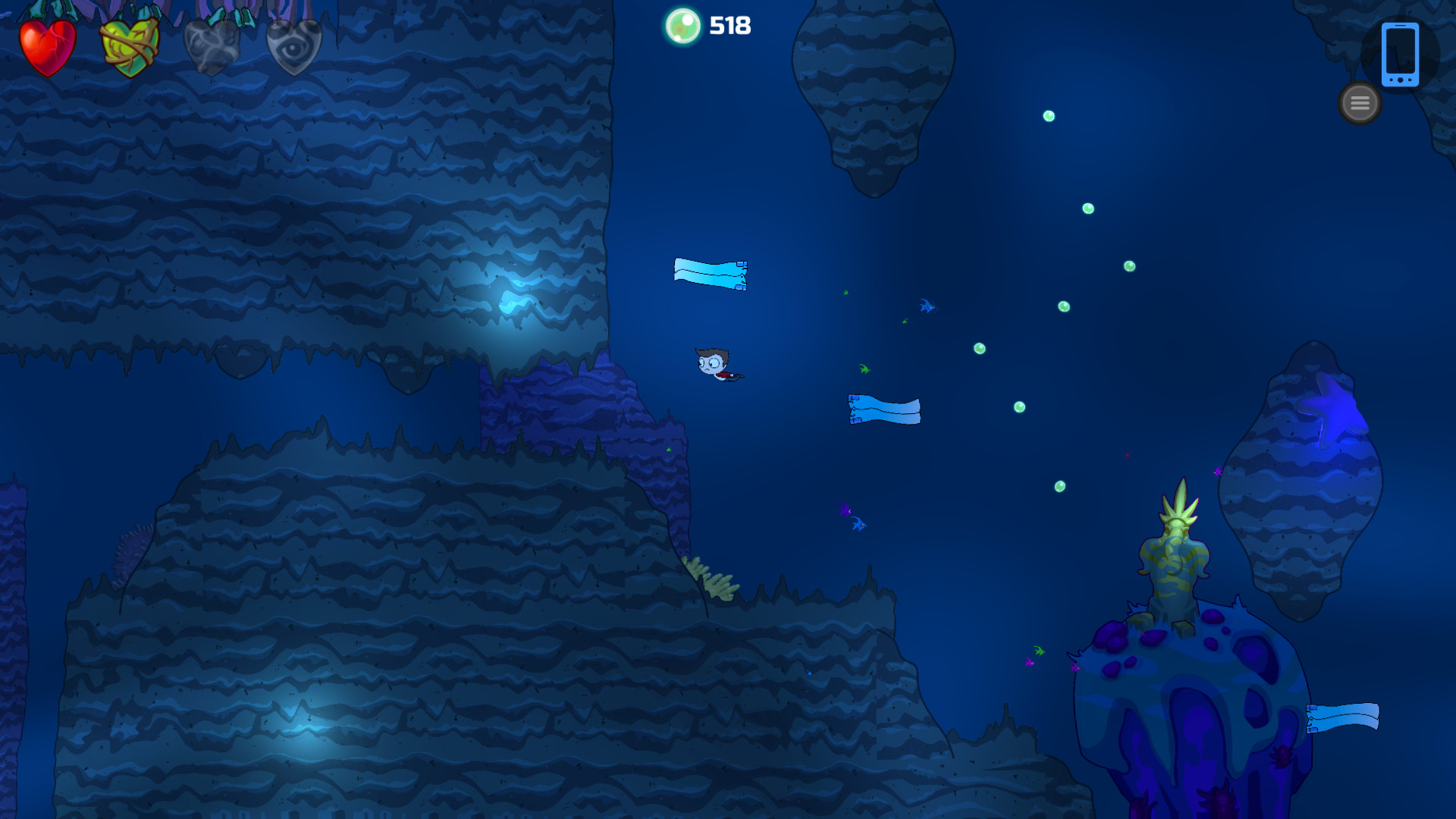Click the circular menu beneath the phone
Image resolution: width=1456 pixels, height=819 pixels.
click(x=1360, y=103)
